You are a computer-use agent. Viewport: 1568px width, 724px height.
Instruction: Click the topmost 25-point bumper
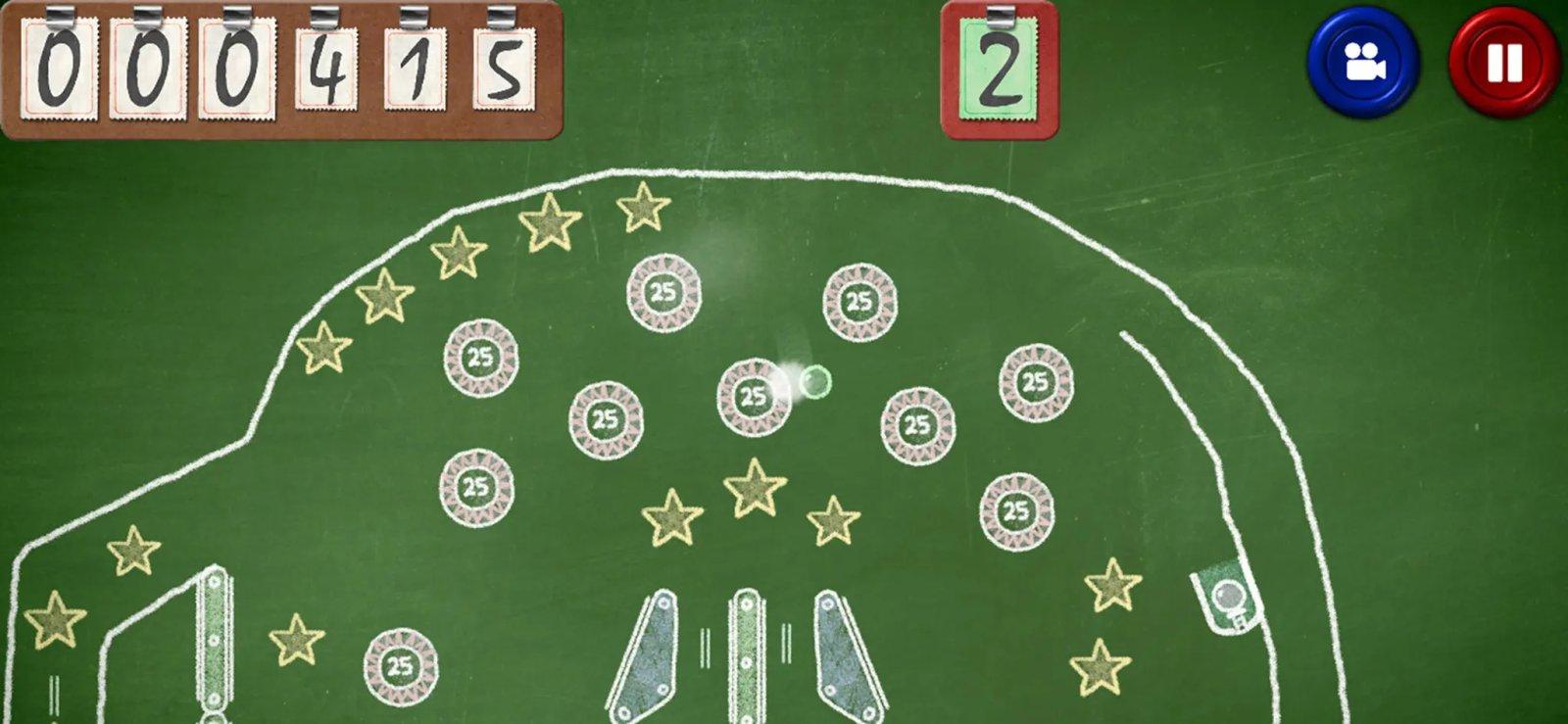[x=662, y=291]
